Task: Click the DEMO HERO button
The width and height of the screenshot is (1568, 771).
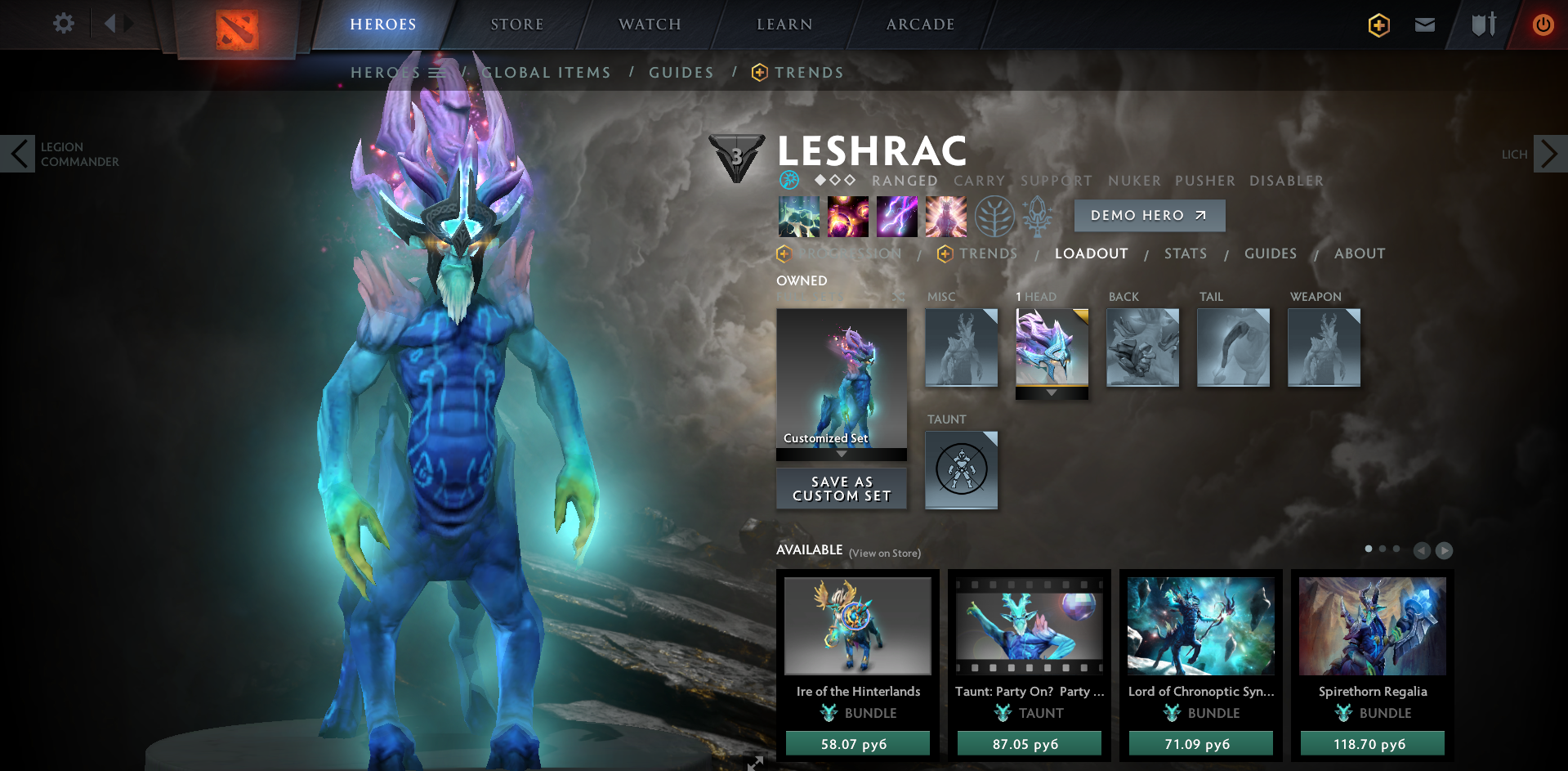Action: point(1149,215)
